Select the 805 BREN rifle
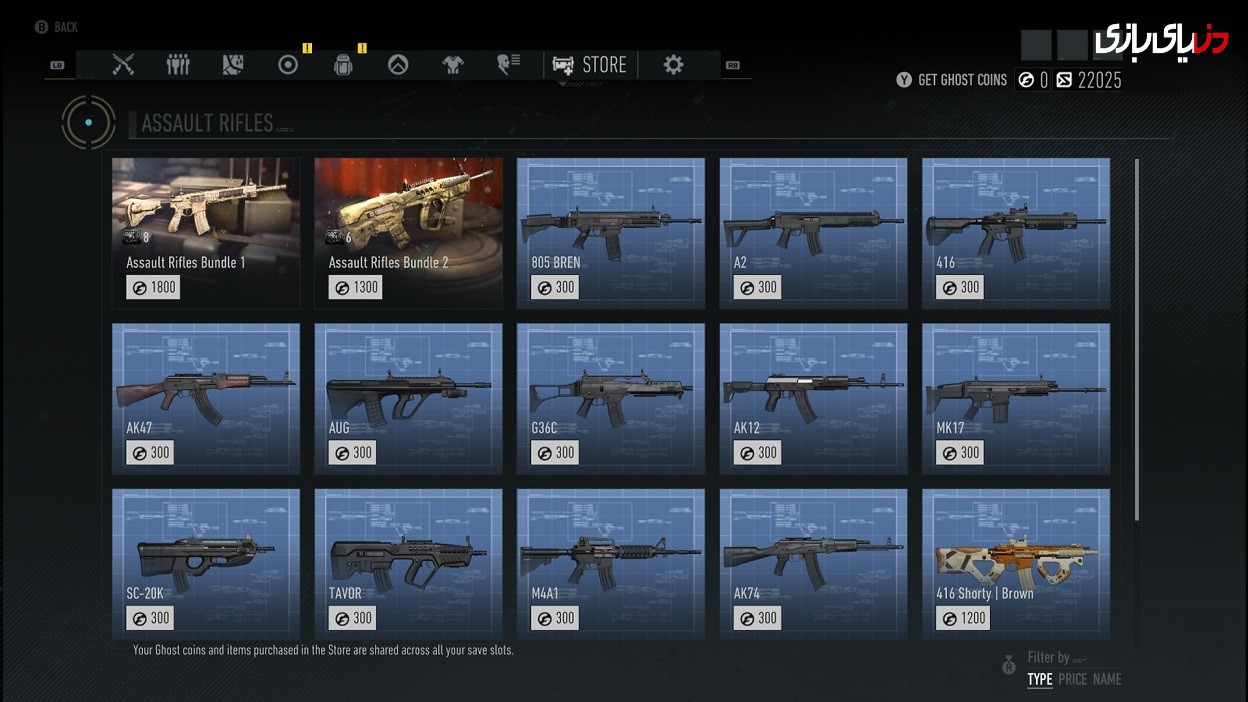This screenshot has height=702, width=1248. 610,233
